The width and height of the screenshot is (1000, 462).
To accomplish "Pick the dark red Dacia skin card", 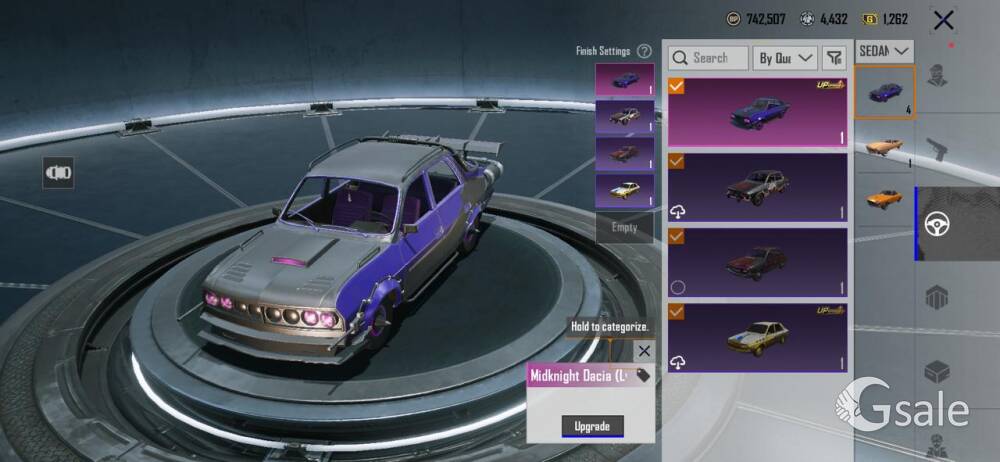I will [x=757, y=262].
